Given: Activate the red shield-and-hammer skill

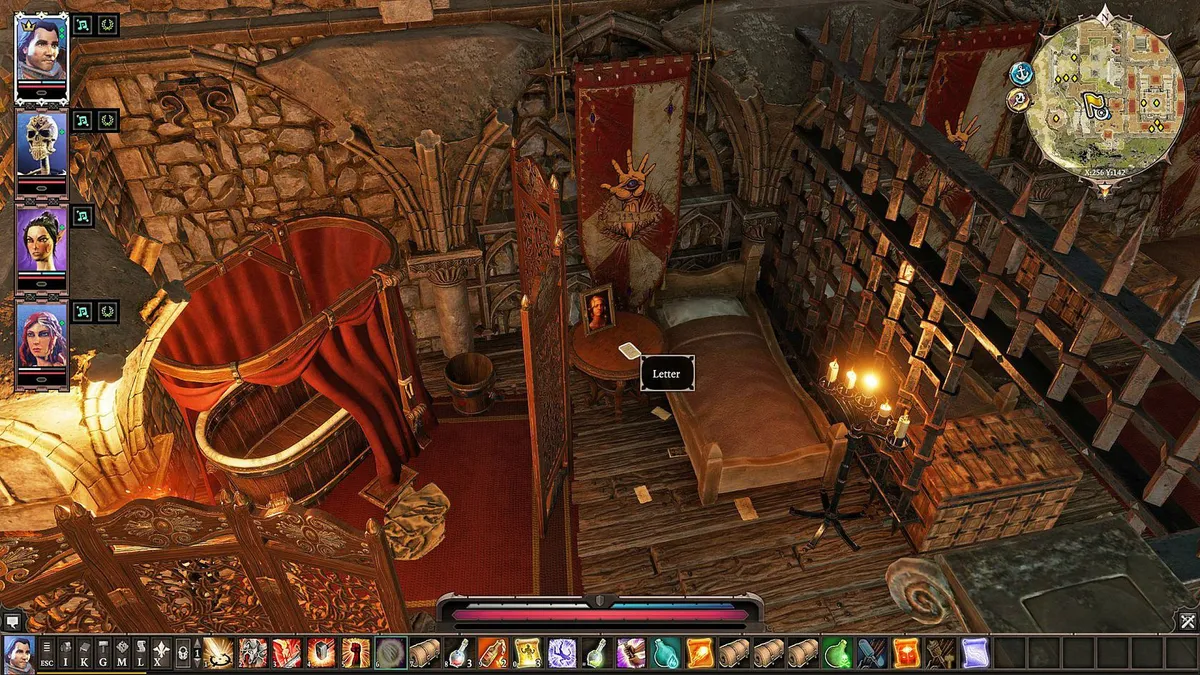Looking at the screenshot, I should click(322, 653).
